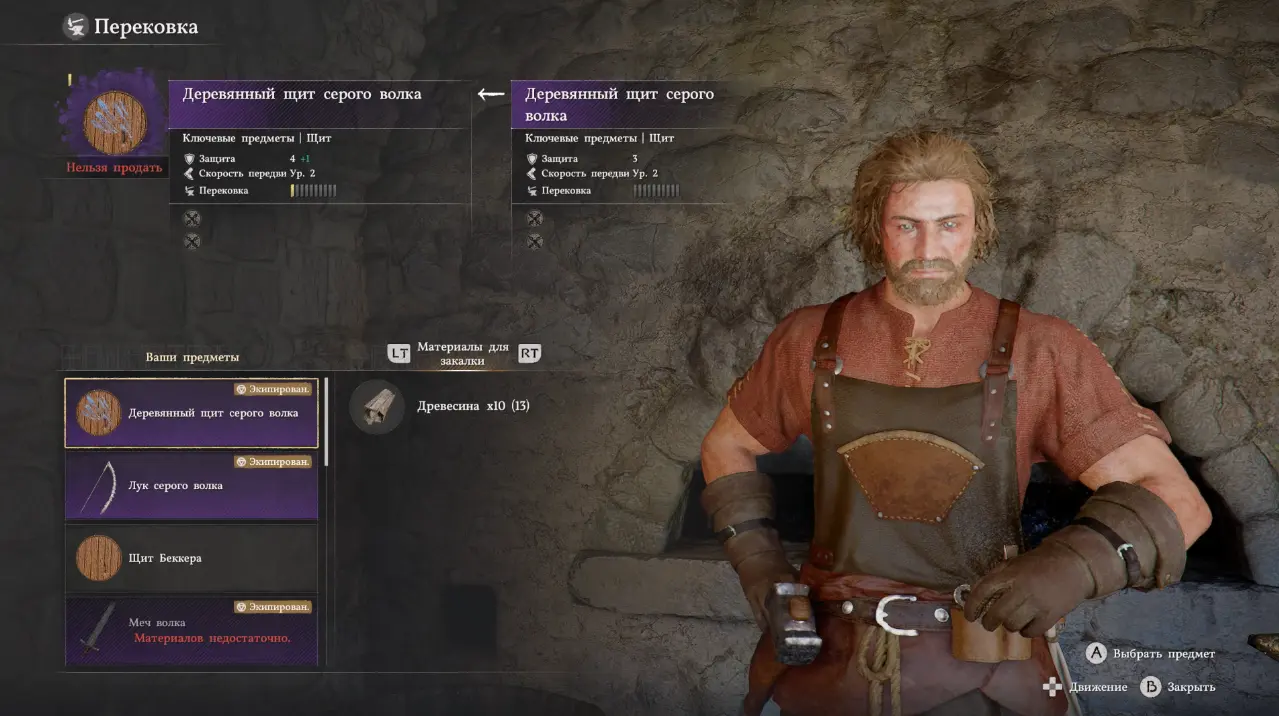1279x716 pixels.
Task: Select Деревянный щит серого волка in the item list
Action: 191,413
